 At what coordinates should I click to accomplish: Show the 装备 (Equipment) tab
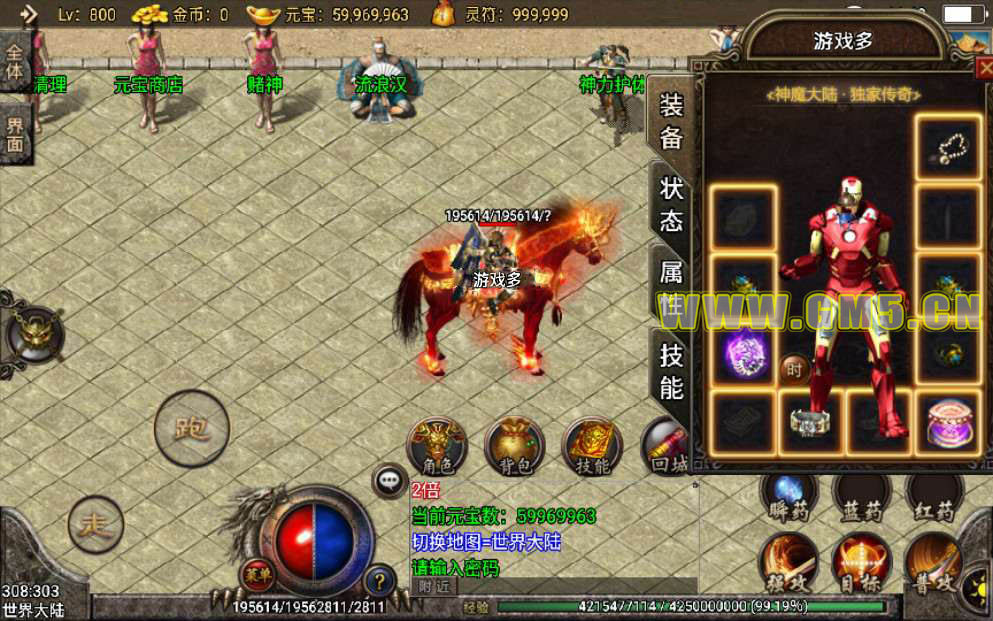point(671,122)
